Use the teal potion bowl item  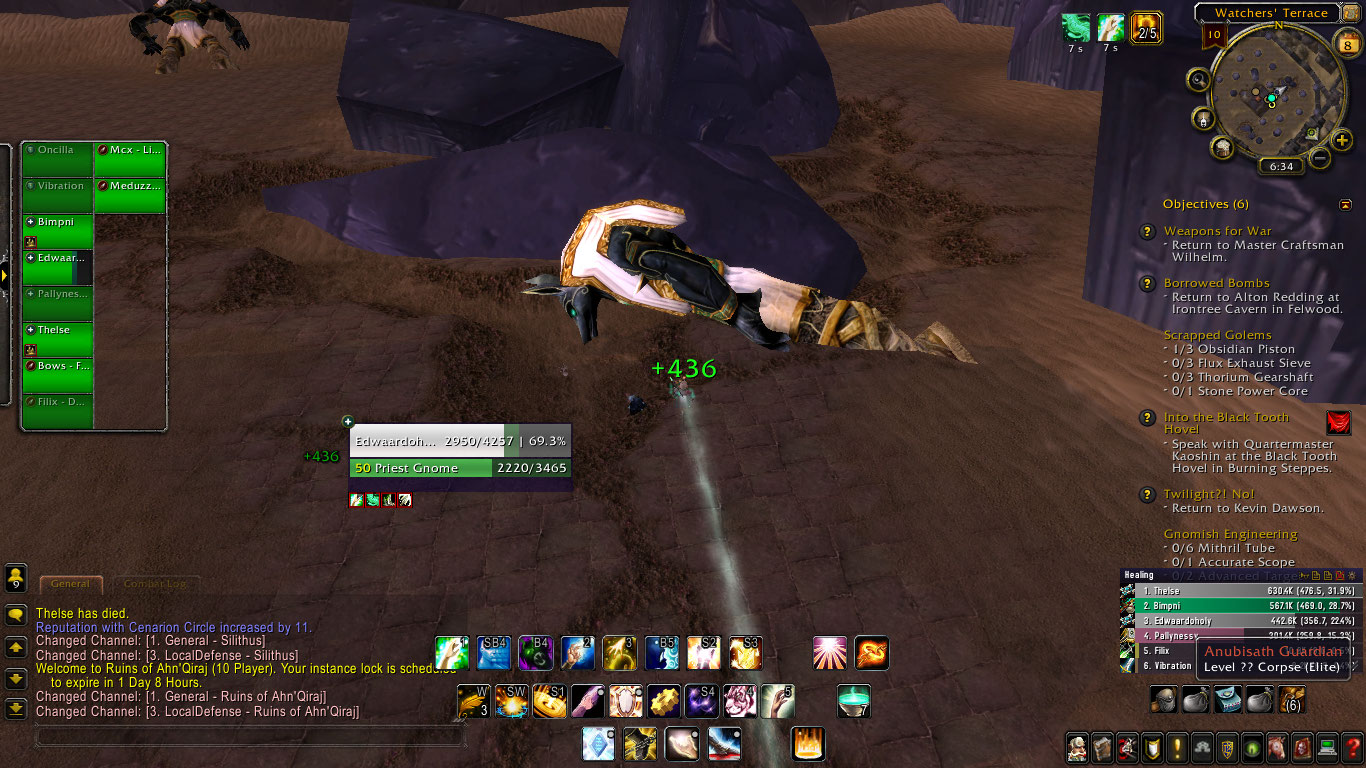coord(853,701)
